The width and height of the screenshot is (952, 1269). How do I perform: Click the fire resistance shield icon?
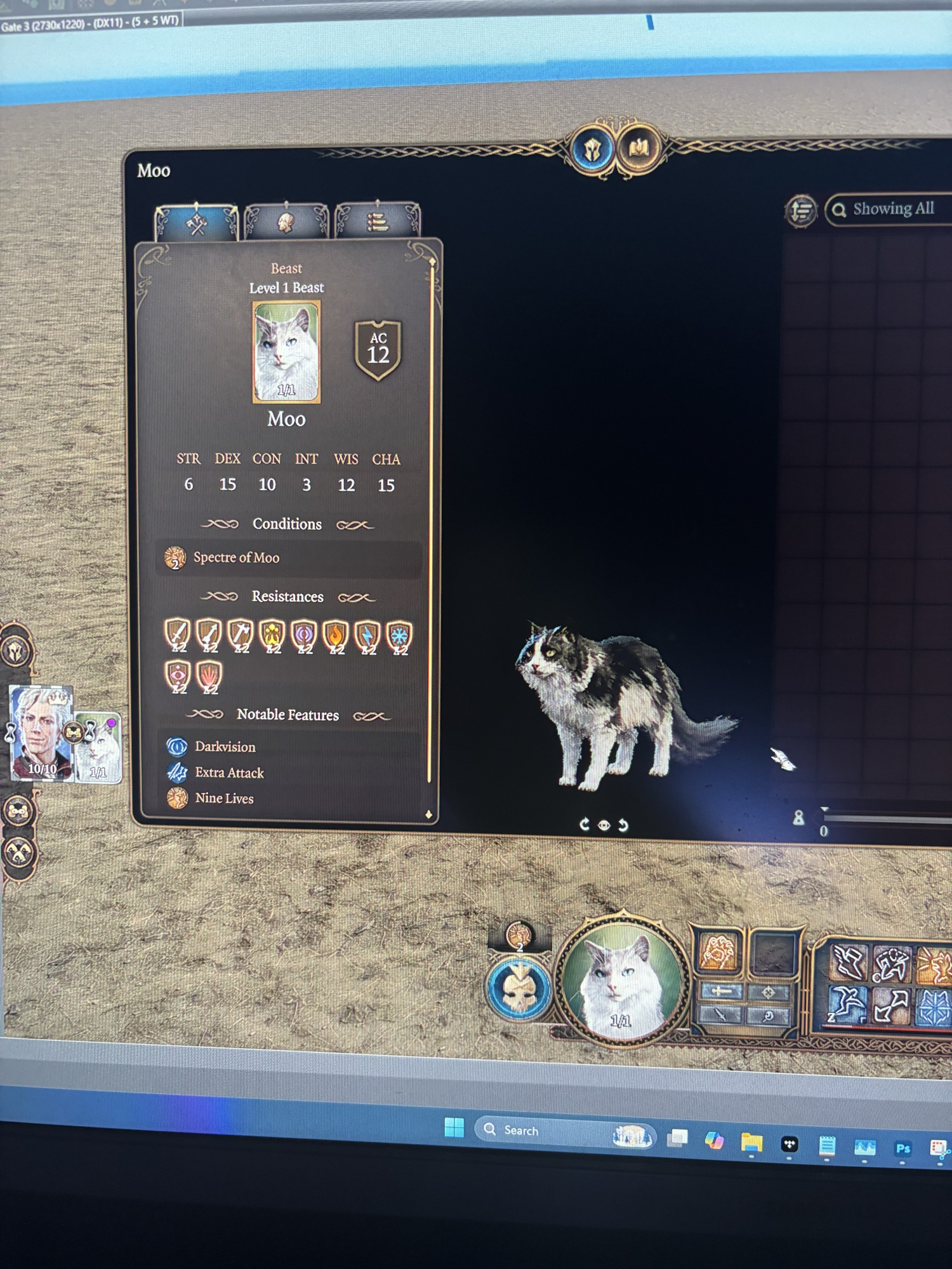coord(336,635)
